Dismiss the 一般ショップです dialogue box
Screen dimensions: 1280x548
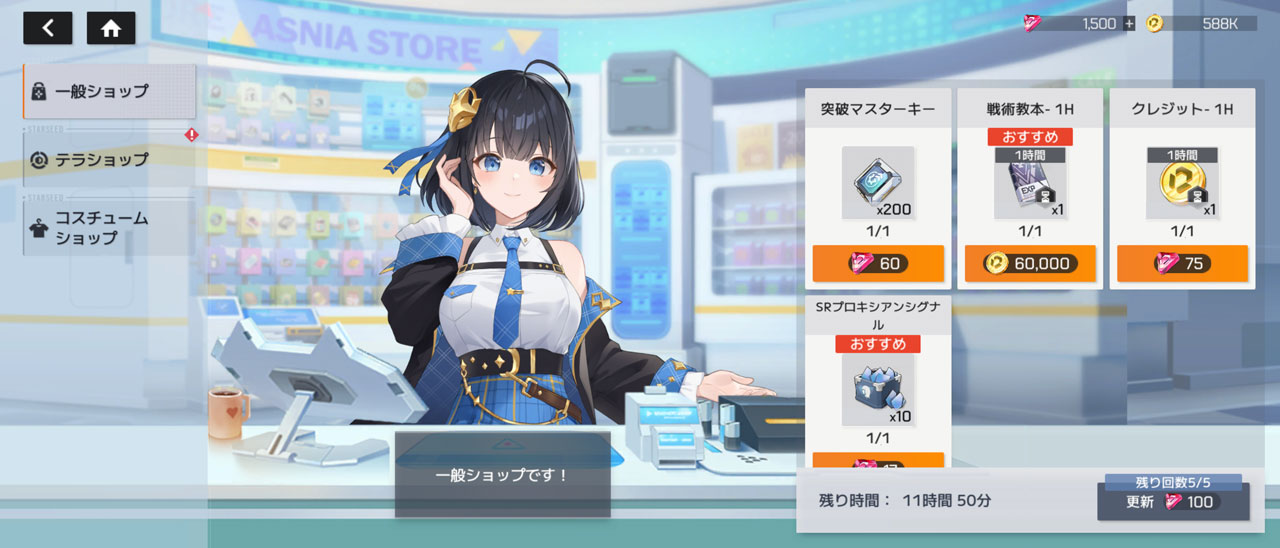[x=502, y=475]
